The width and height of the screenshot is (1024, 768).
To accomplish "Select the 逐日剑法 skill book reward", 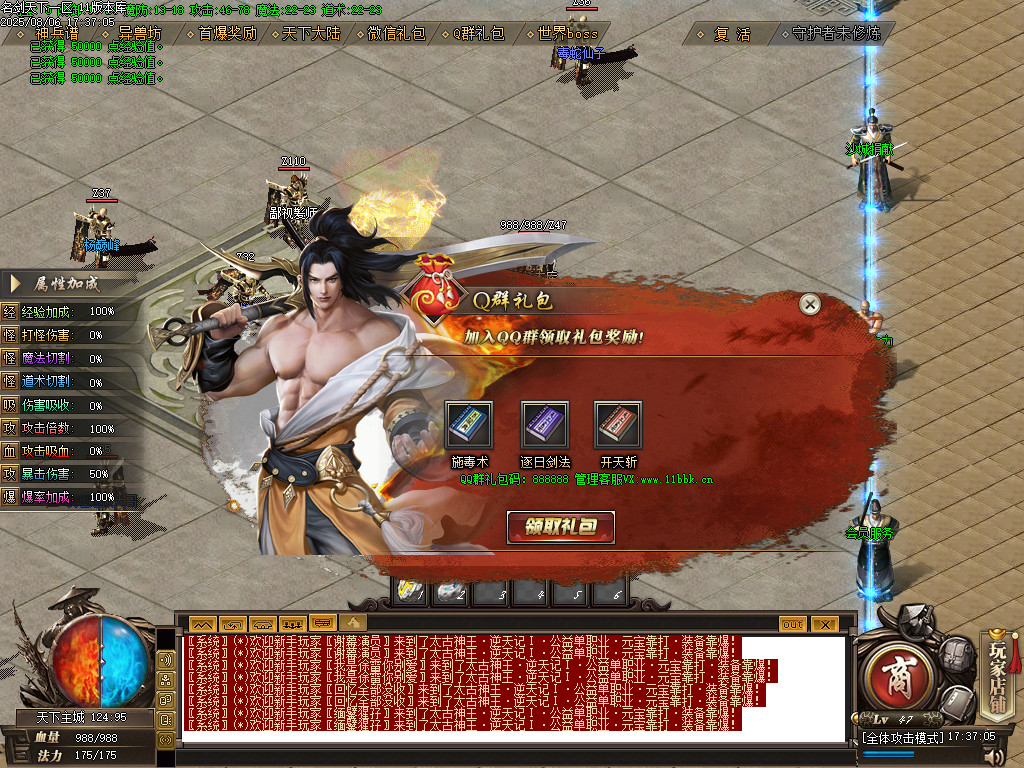I will (x=545, y=426).
